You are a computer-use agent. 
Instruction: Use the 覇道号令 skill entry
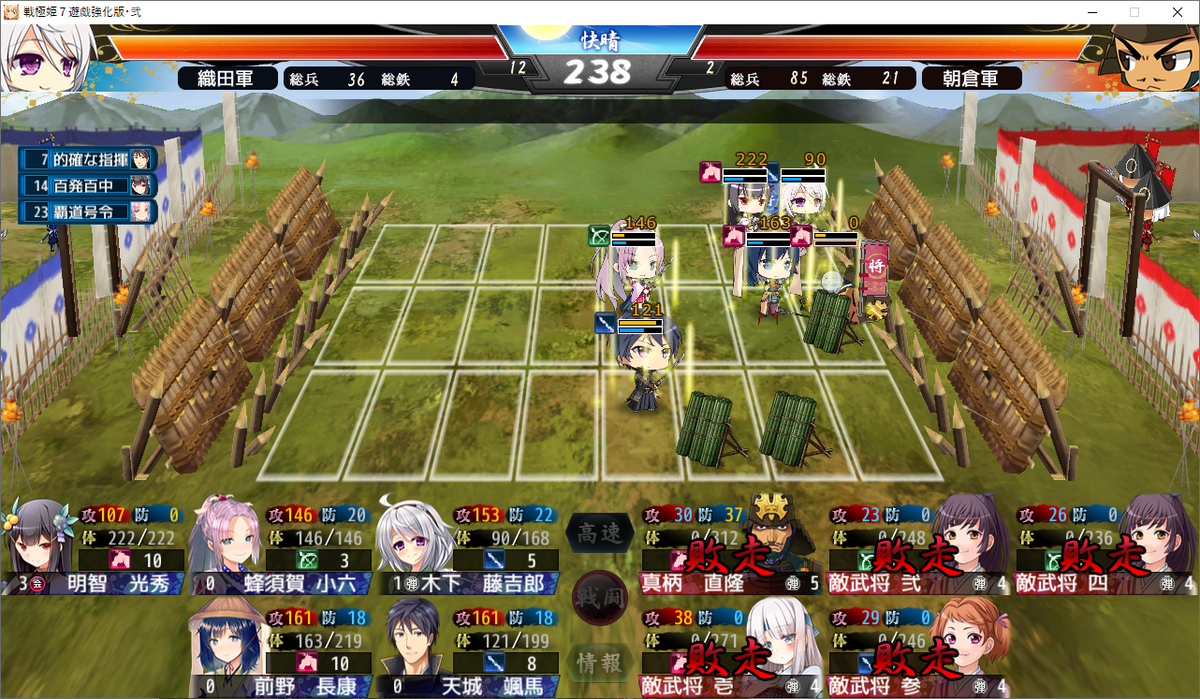[86, 211]
